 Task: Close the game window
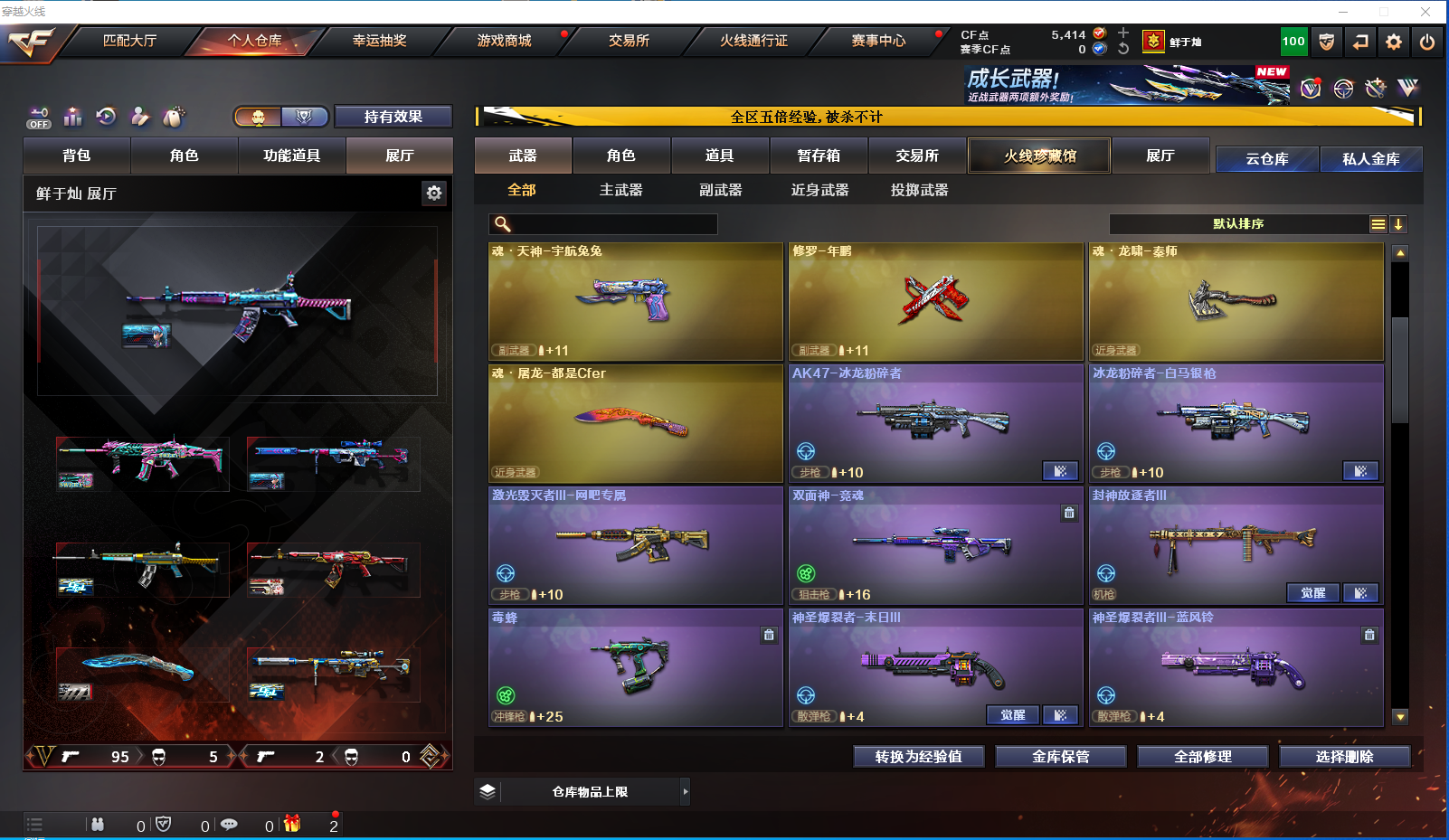click(x=1425, y=12)
